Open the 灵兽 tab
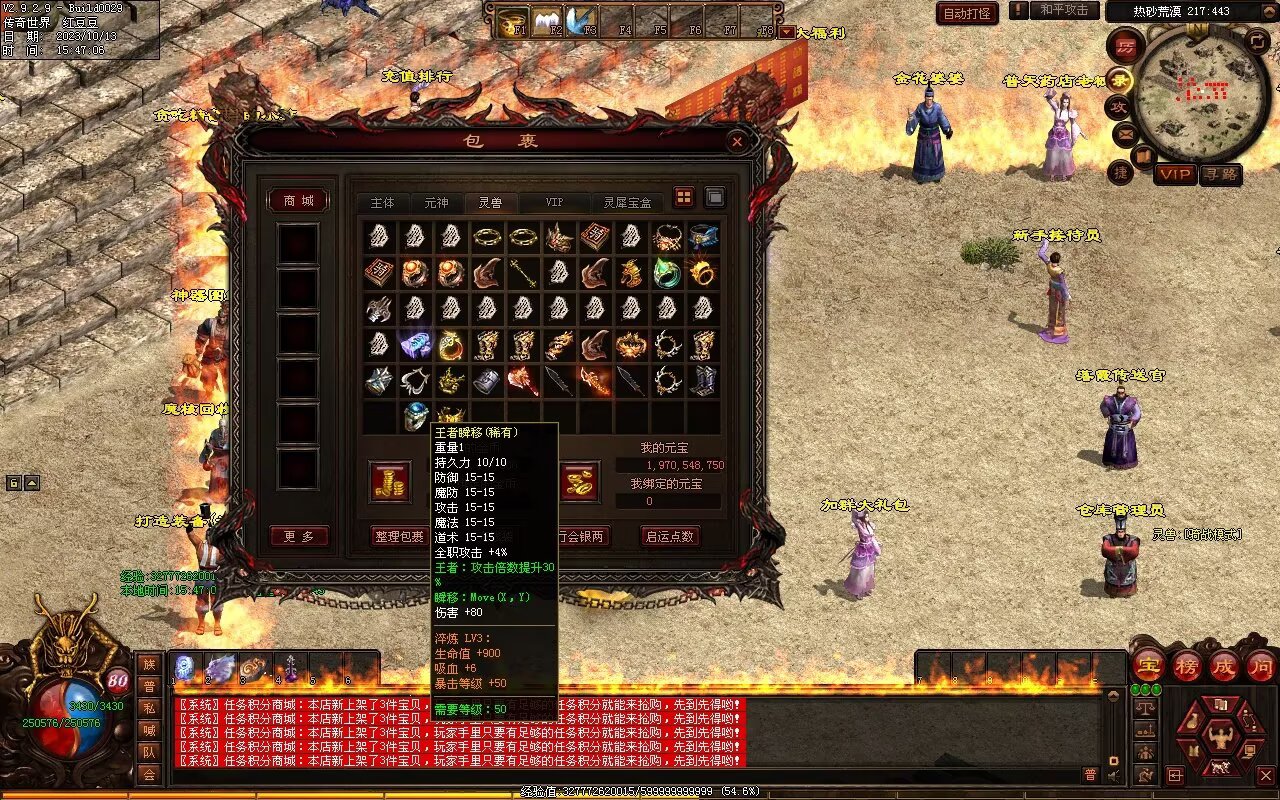Image resolution: width=1280 pixels, height=800 pixels. [490, 203]
